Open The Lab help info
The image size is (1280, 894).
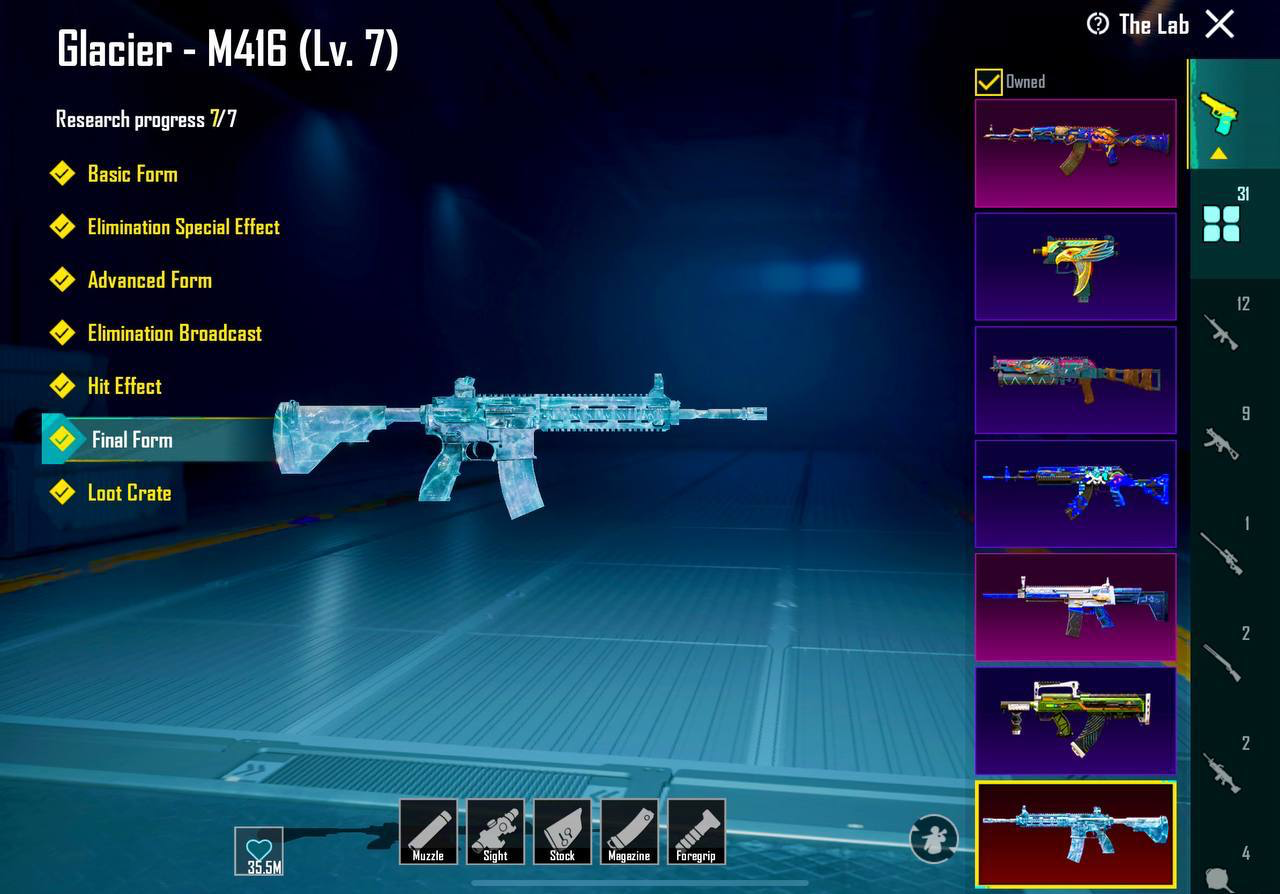click(1098, 24)
